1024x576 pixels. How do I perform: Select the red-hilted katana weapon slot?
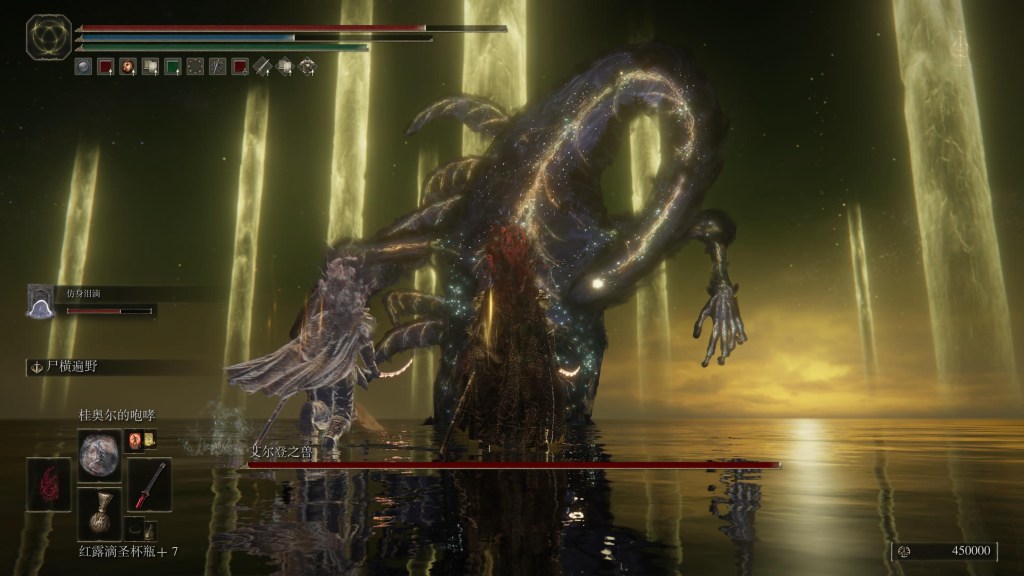(x=149, y=484)
